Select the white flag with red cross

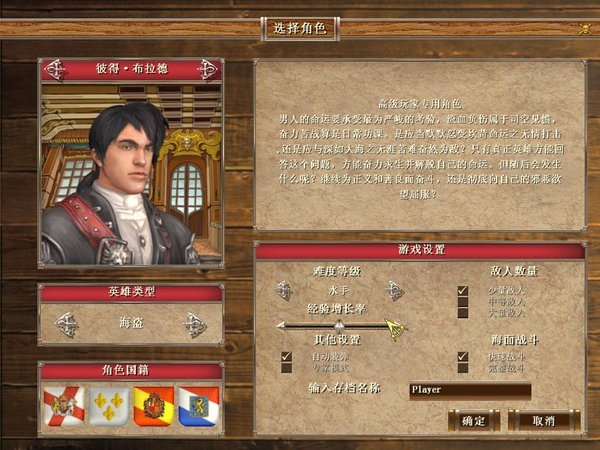[63, 406]
